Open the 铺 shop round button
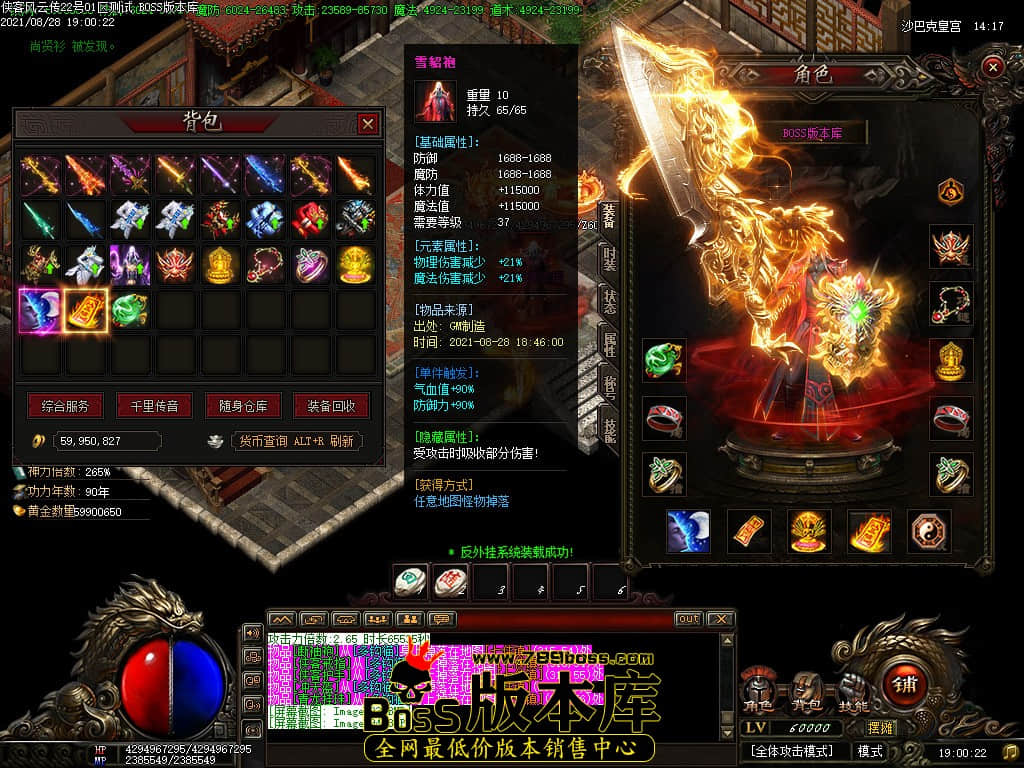Image resolution: width=1024 pixels, height=768 pixels. click(x=907, y=684)
